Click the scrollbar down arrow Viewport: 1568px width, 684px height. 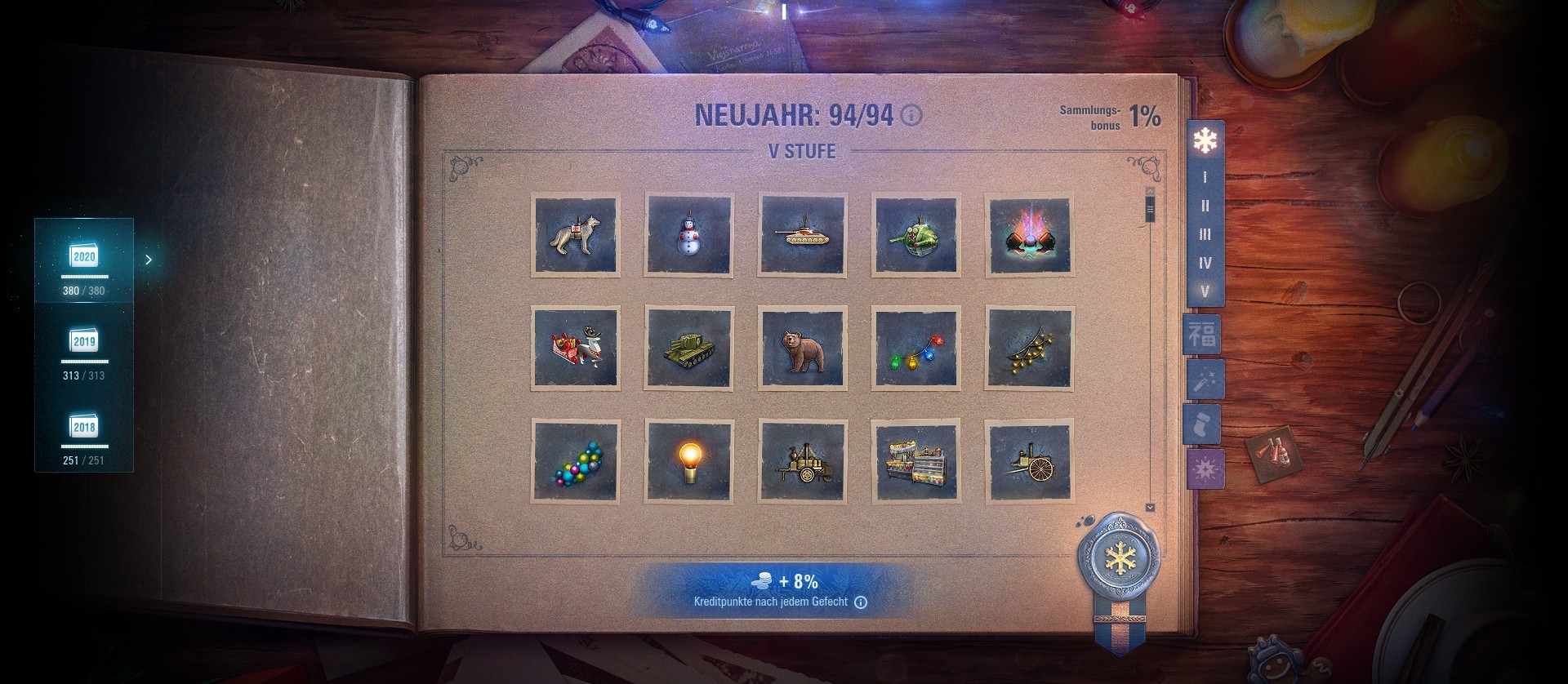(x=1150, y=508)
